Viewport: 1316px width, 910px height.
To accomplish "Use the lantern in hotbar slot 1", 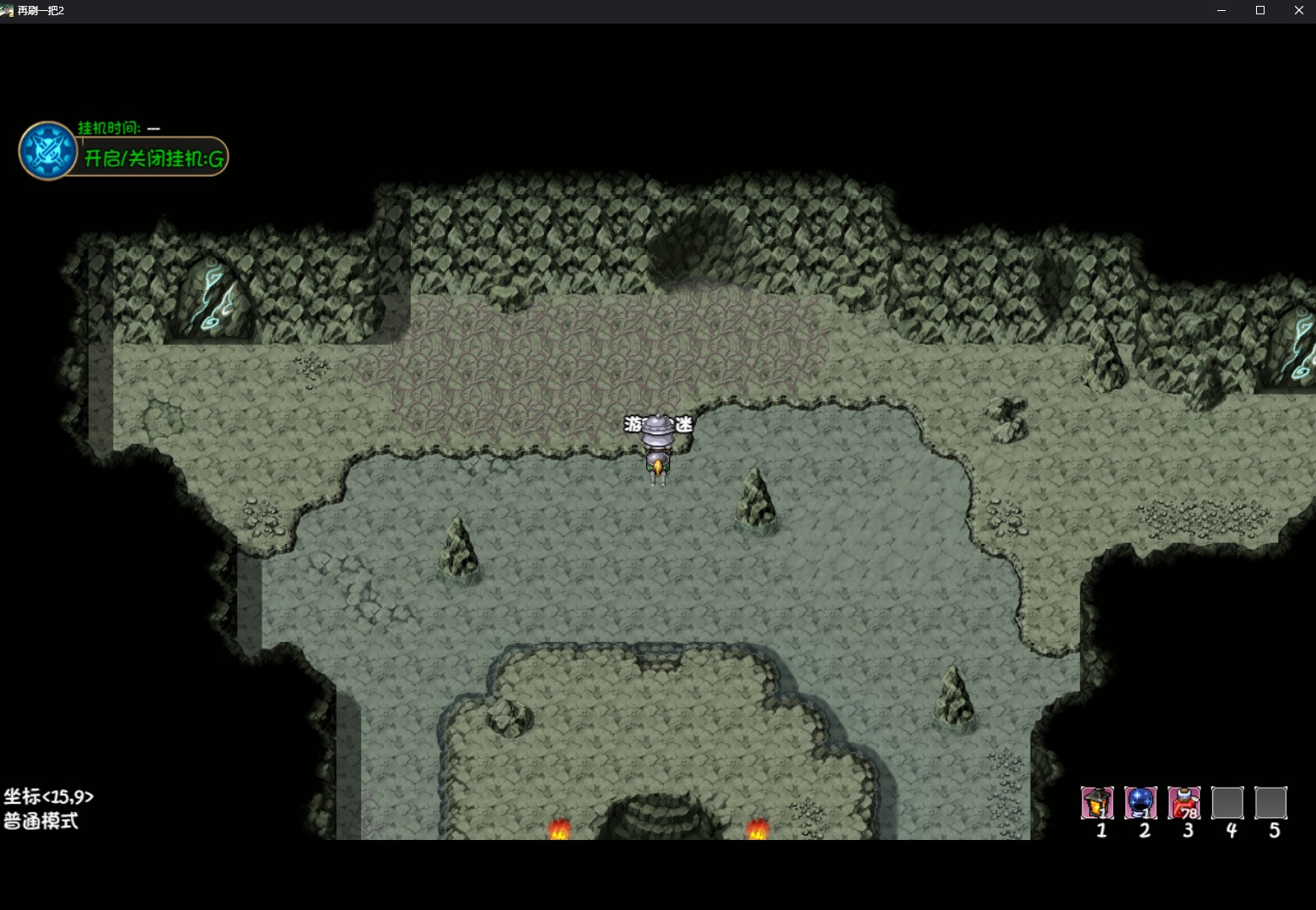I will coord(1098,803).
